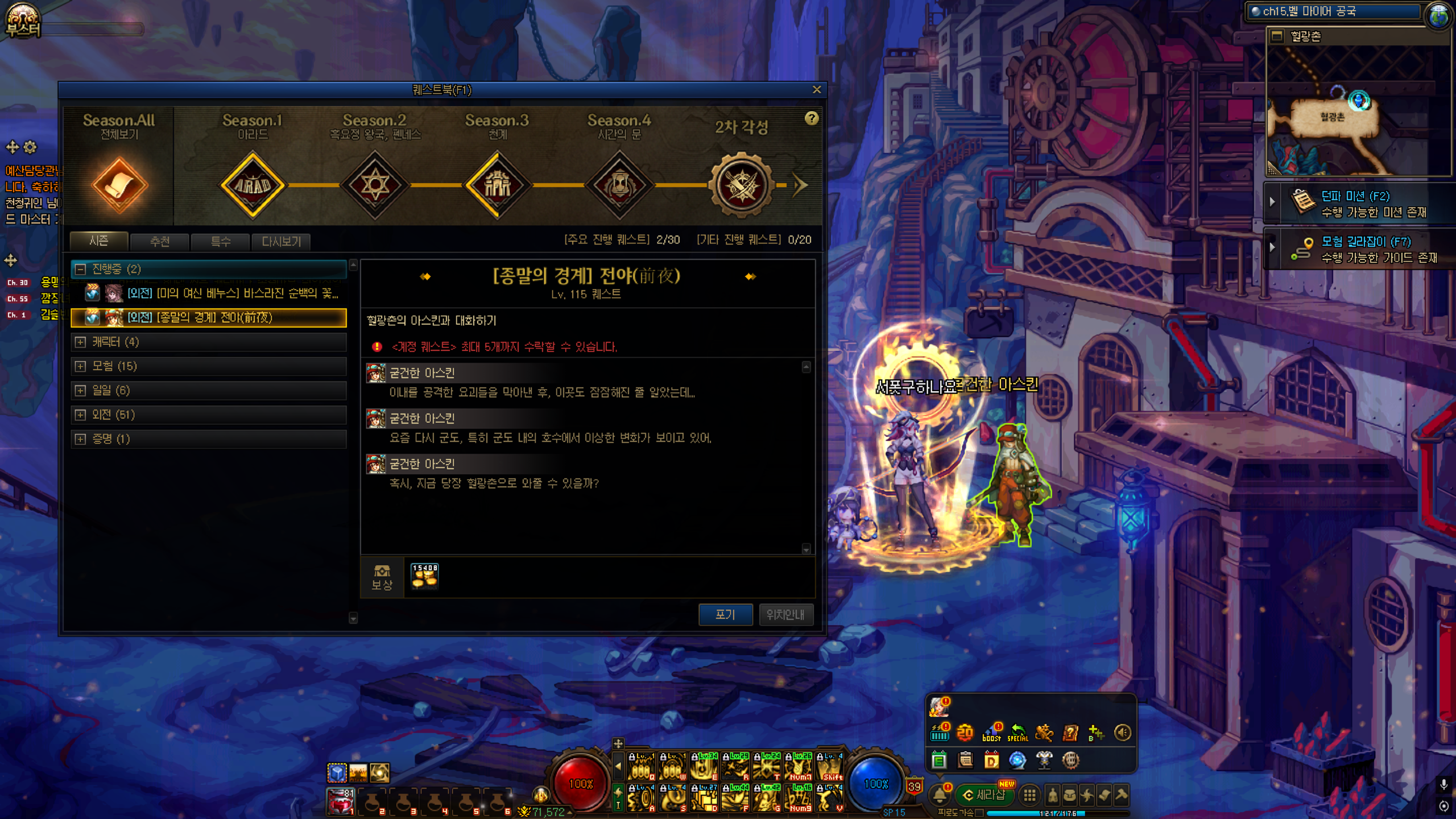Viewport: 1456px width, 819px height.
Task: Collapse the 진행중 (2) quest group
Action: [81, 269]
